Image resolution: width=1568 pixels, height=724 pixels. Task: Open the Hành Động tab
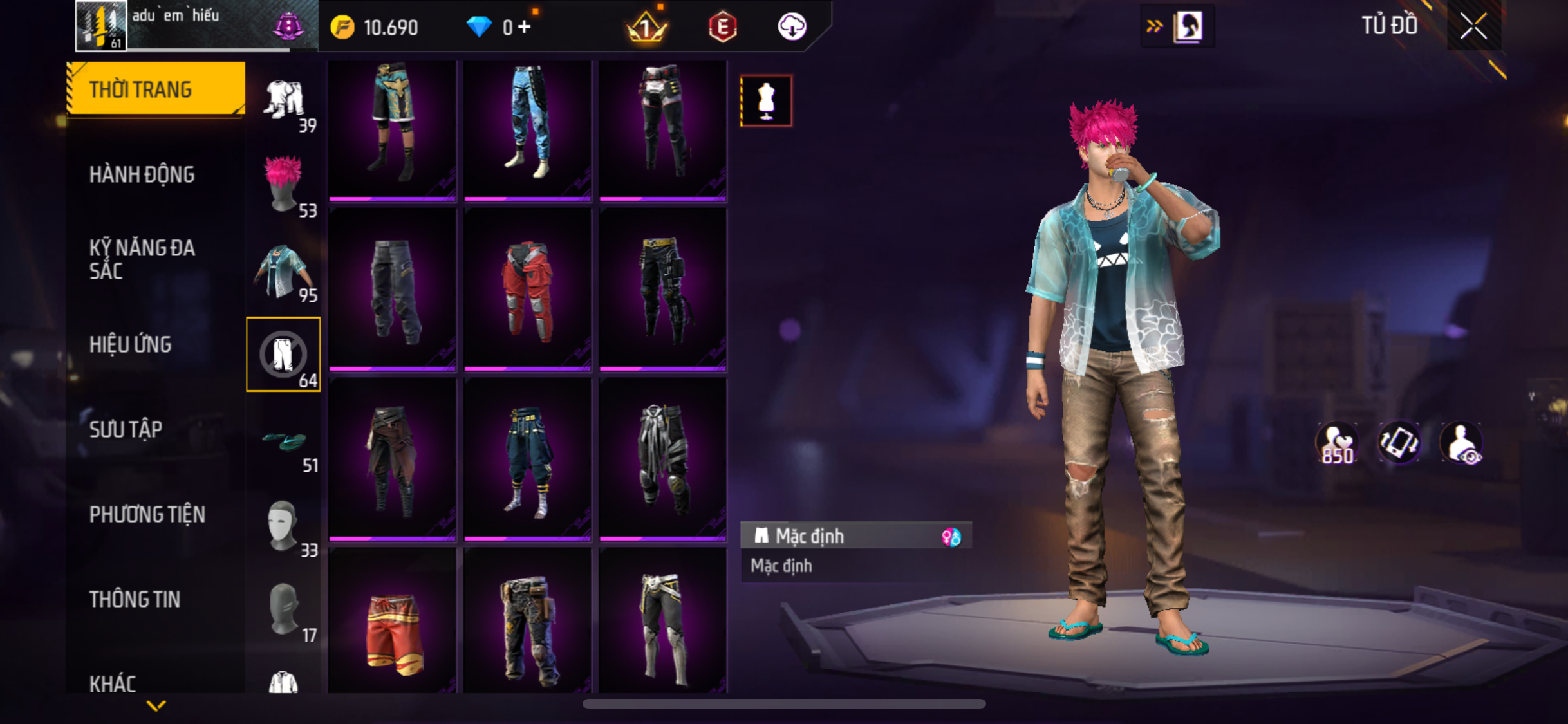pyautogui.click(x=142, y=174)
